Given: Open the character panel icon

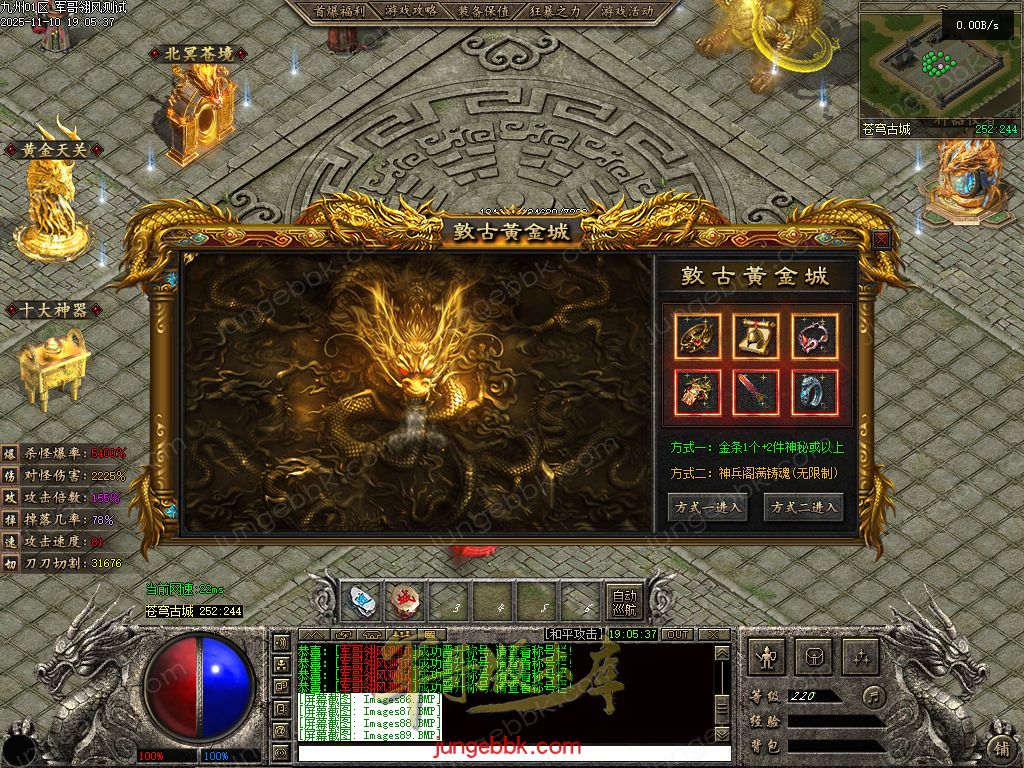Looking at the screenshot, I should pyautogui.click(x=766, y=657).
